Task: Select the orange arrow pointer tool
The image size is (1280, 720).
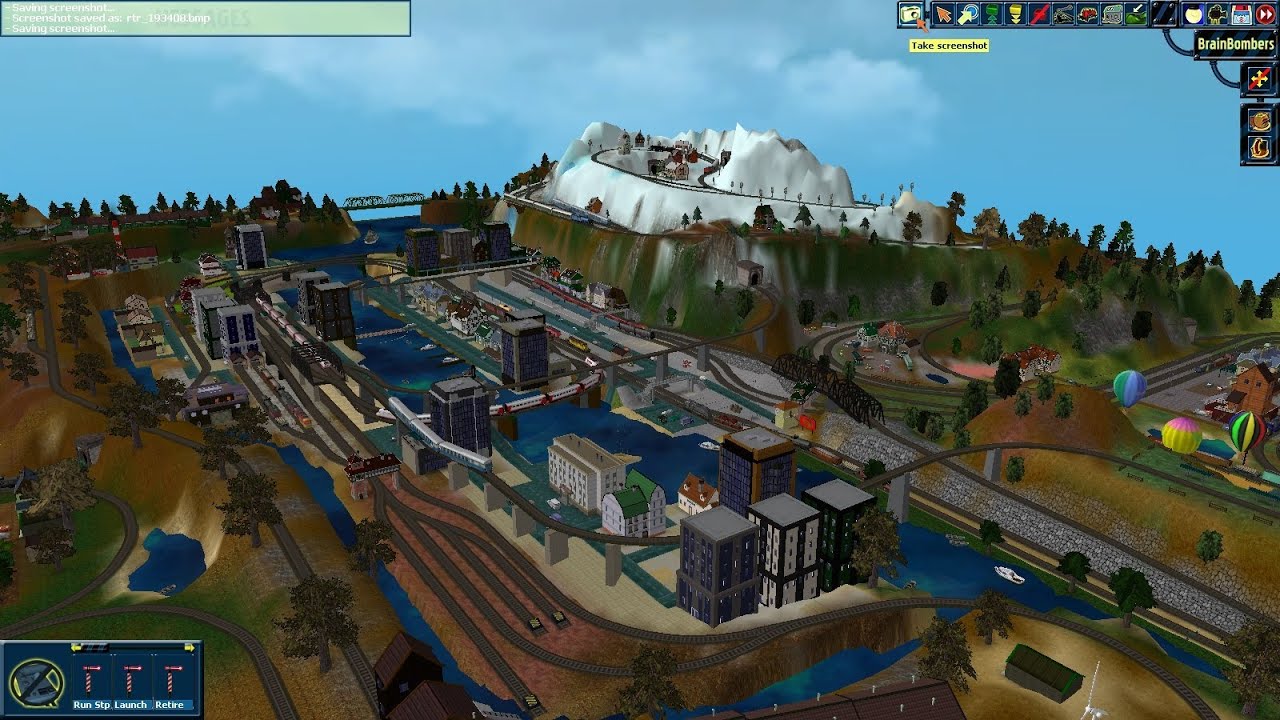Action: pyautogui.click(x=942, y=14)
